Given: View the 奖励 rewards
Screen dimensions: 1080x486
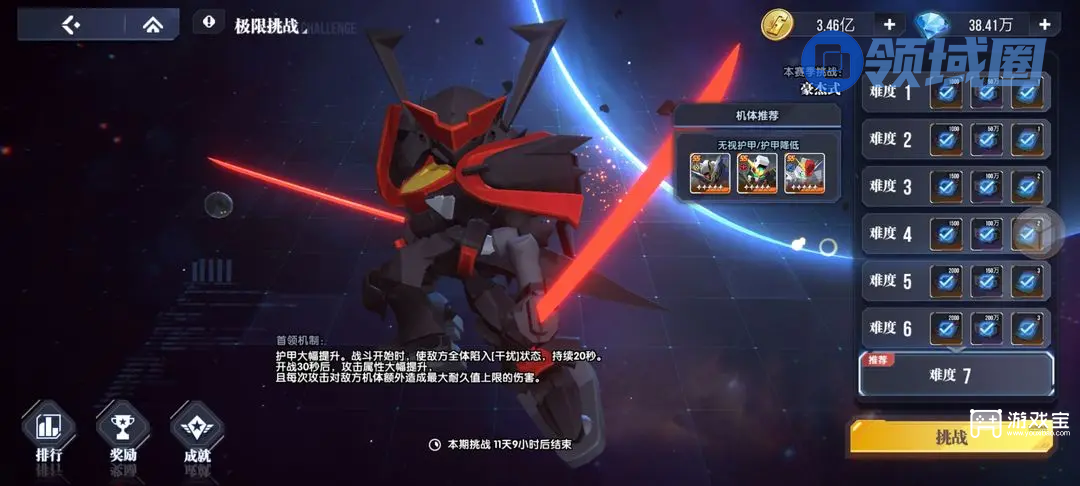Looking at the screenshot, I should (123, 435).
